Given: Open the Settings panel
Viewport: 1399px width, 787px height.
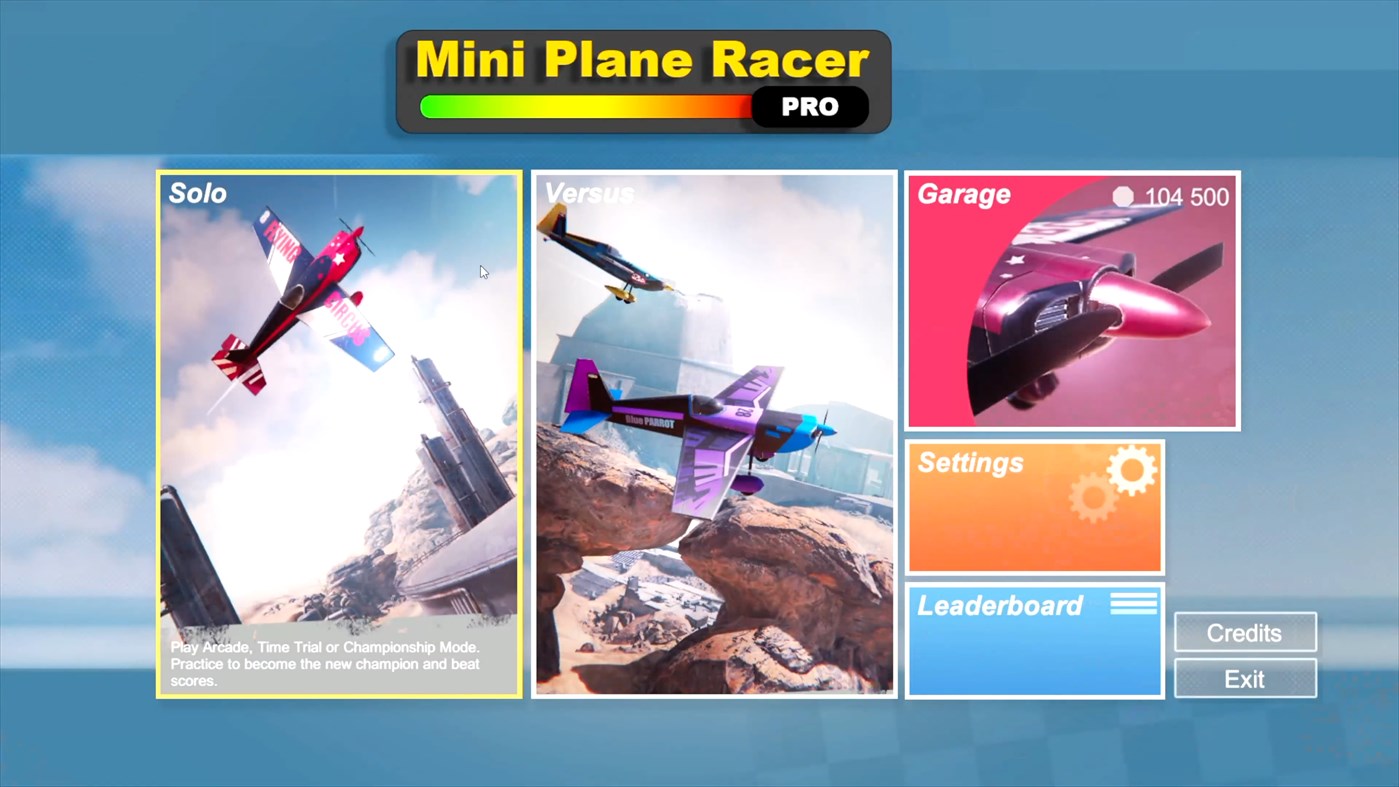Looking at the screenshot, I should click(1034, 506).
